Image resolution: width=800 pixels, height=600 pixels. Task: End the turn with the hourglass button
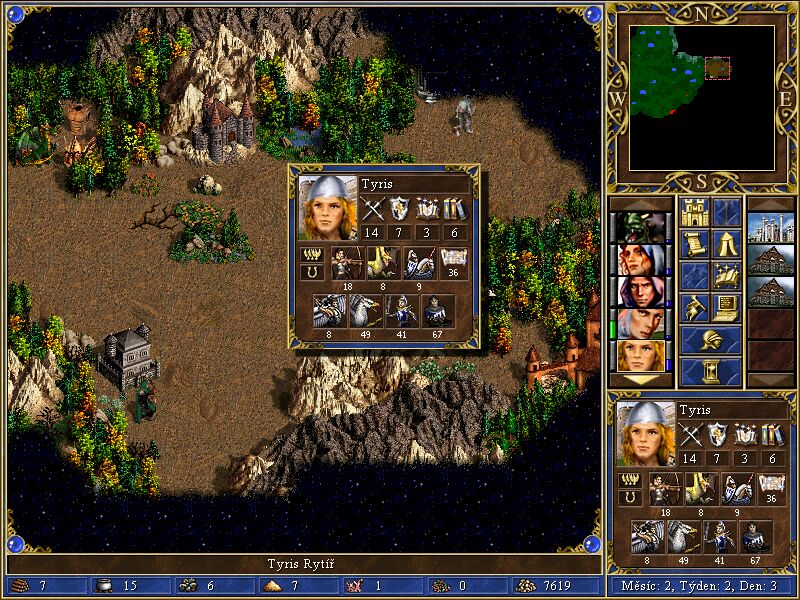[x=711, y=372]
